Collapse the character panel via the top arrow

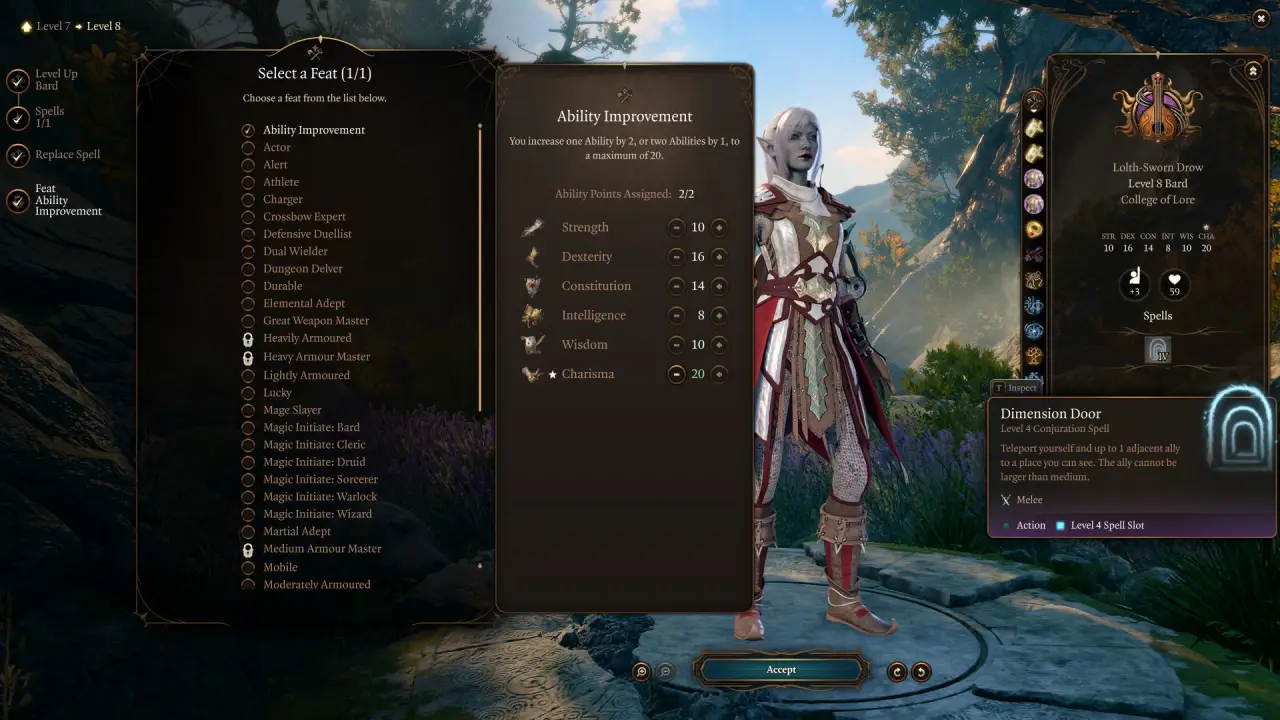tap(1253, 70)
